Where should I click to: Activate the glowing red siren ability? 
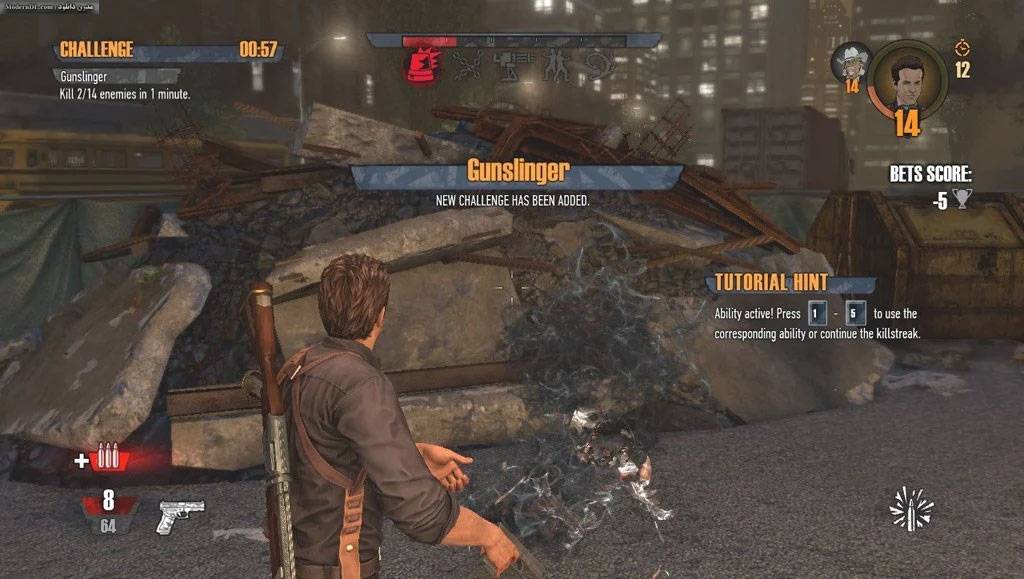point(420,66)
